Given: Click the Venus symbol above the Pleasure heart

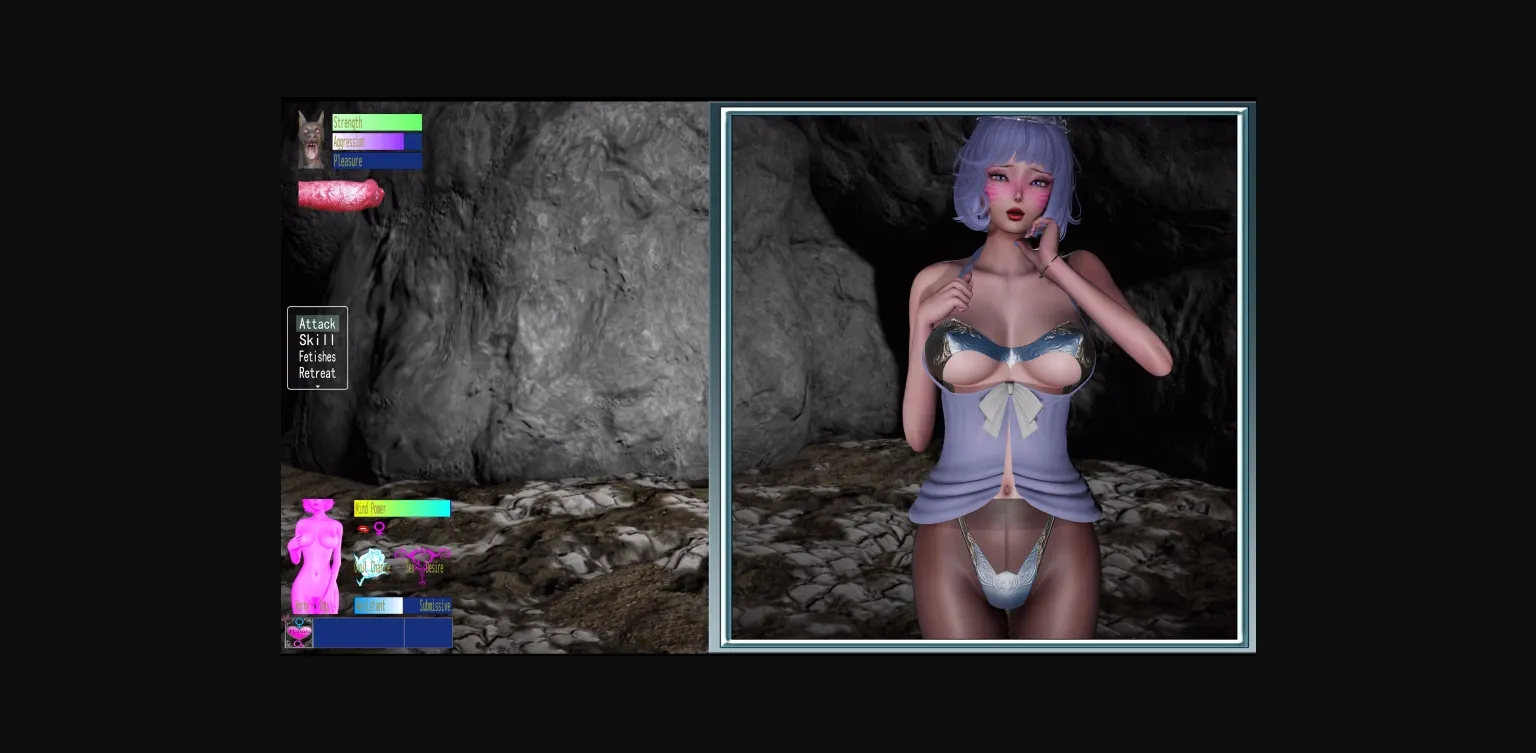Looking at the screenshot, I should pos(298,621).
